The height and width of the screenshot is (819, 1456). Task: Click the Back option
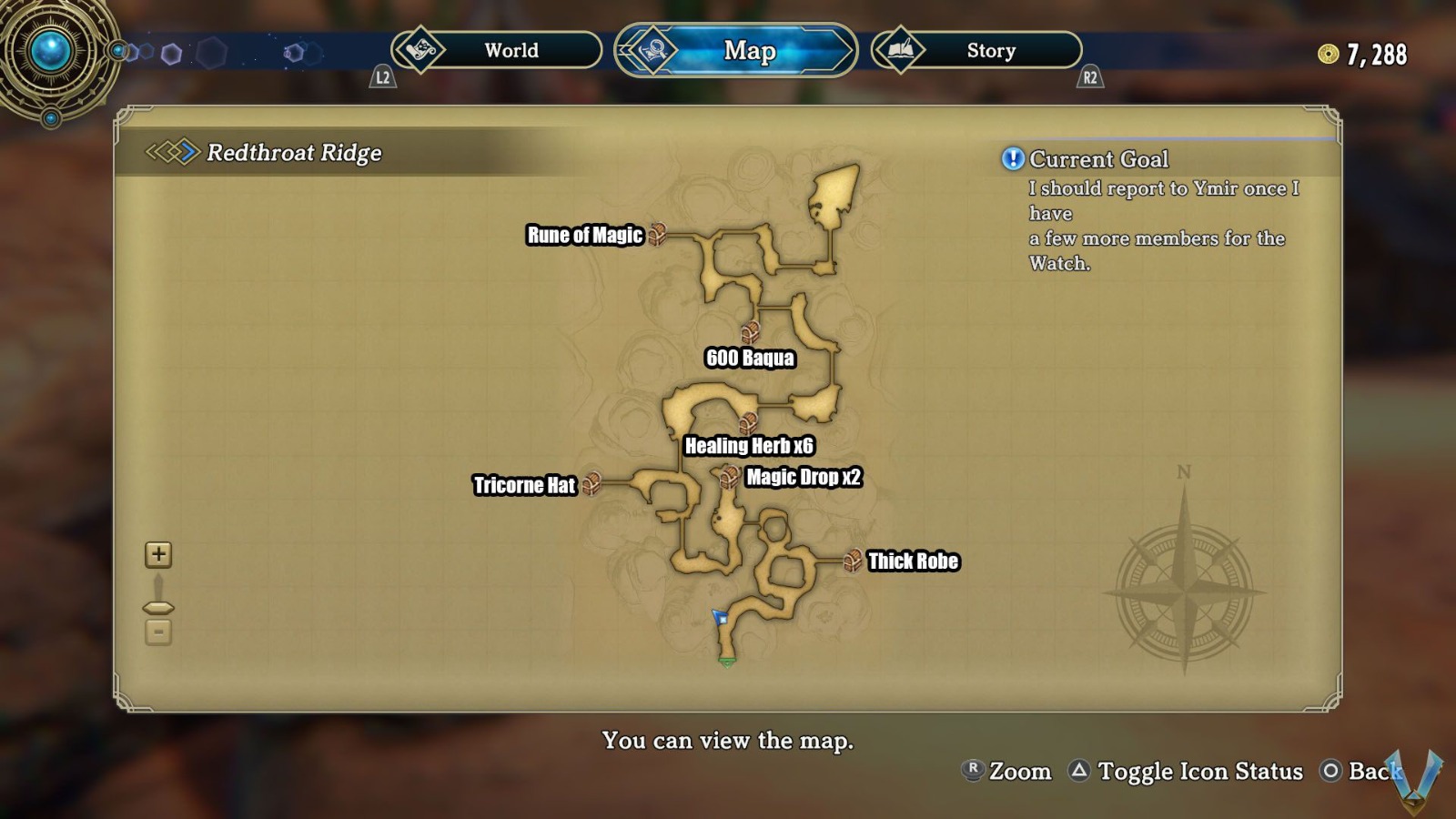(1359, 772)
